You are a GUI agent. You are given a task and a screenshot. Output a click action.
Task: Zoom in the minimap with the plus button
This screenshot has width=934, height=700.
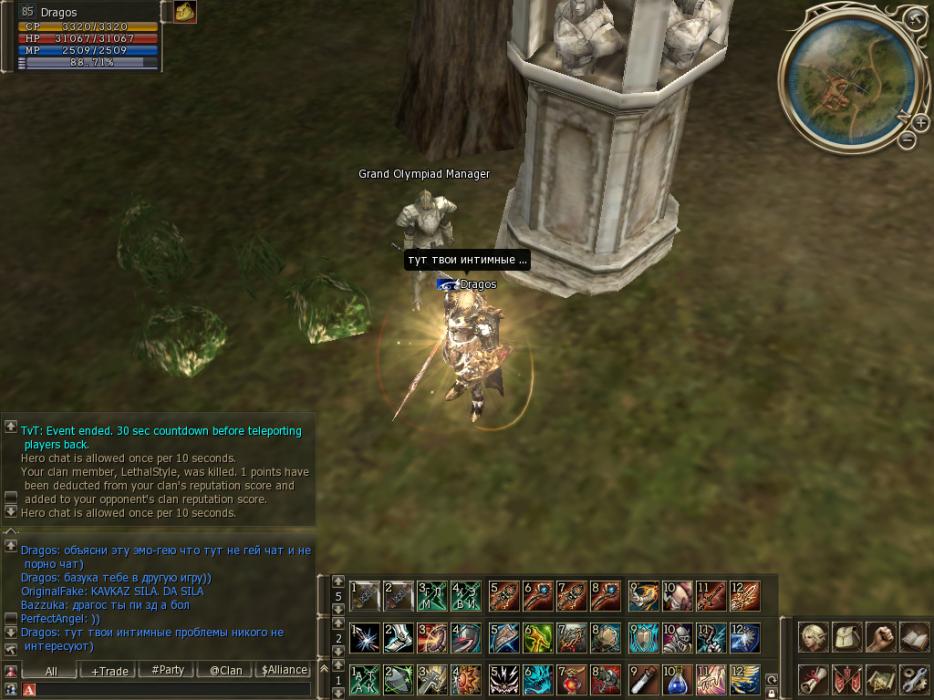pos(920,122)
